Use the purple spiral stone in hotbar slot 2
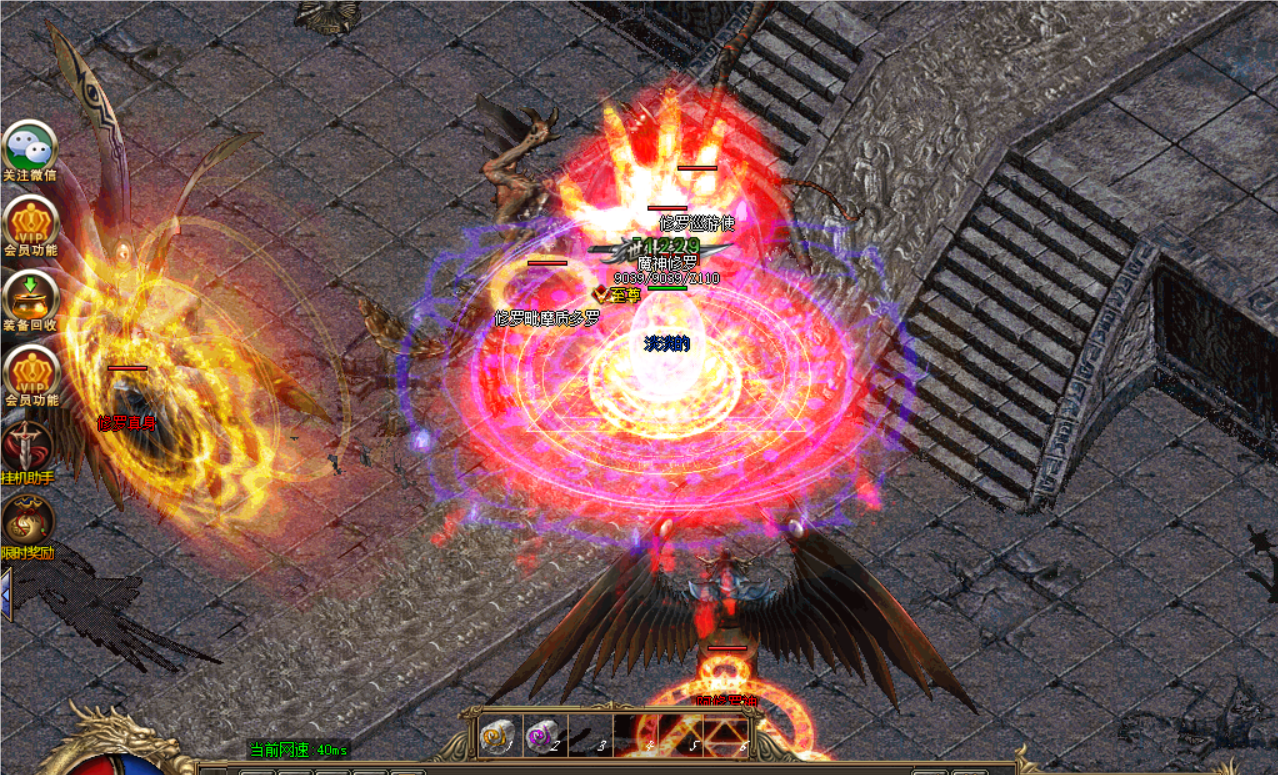This screenshot has width=1278, height=775. pos(544,736)
